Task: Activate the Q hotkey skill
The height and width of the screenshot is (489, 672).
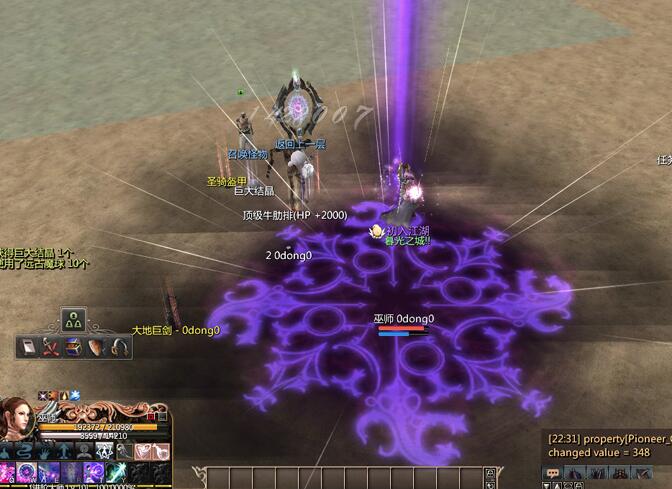Action: [9, 473]
